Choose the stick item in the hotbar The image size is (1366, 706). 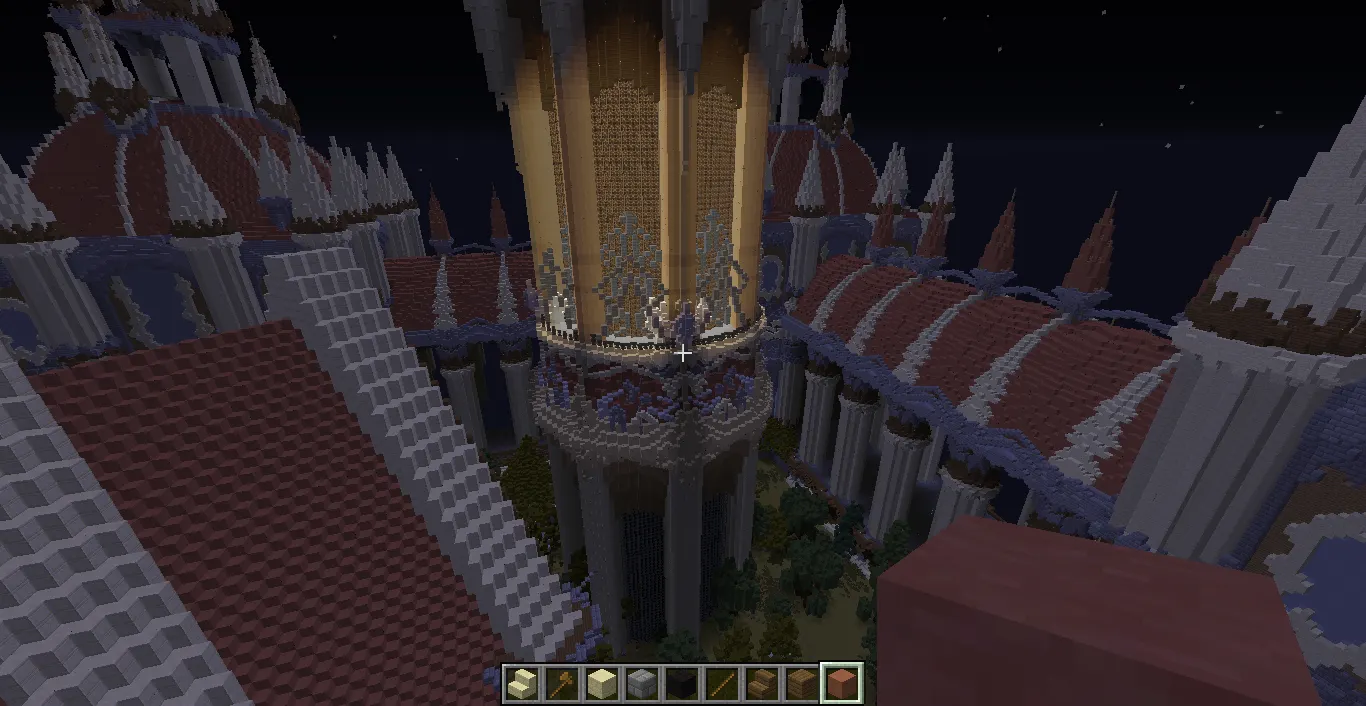click(x=722, y=685)
